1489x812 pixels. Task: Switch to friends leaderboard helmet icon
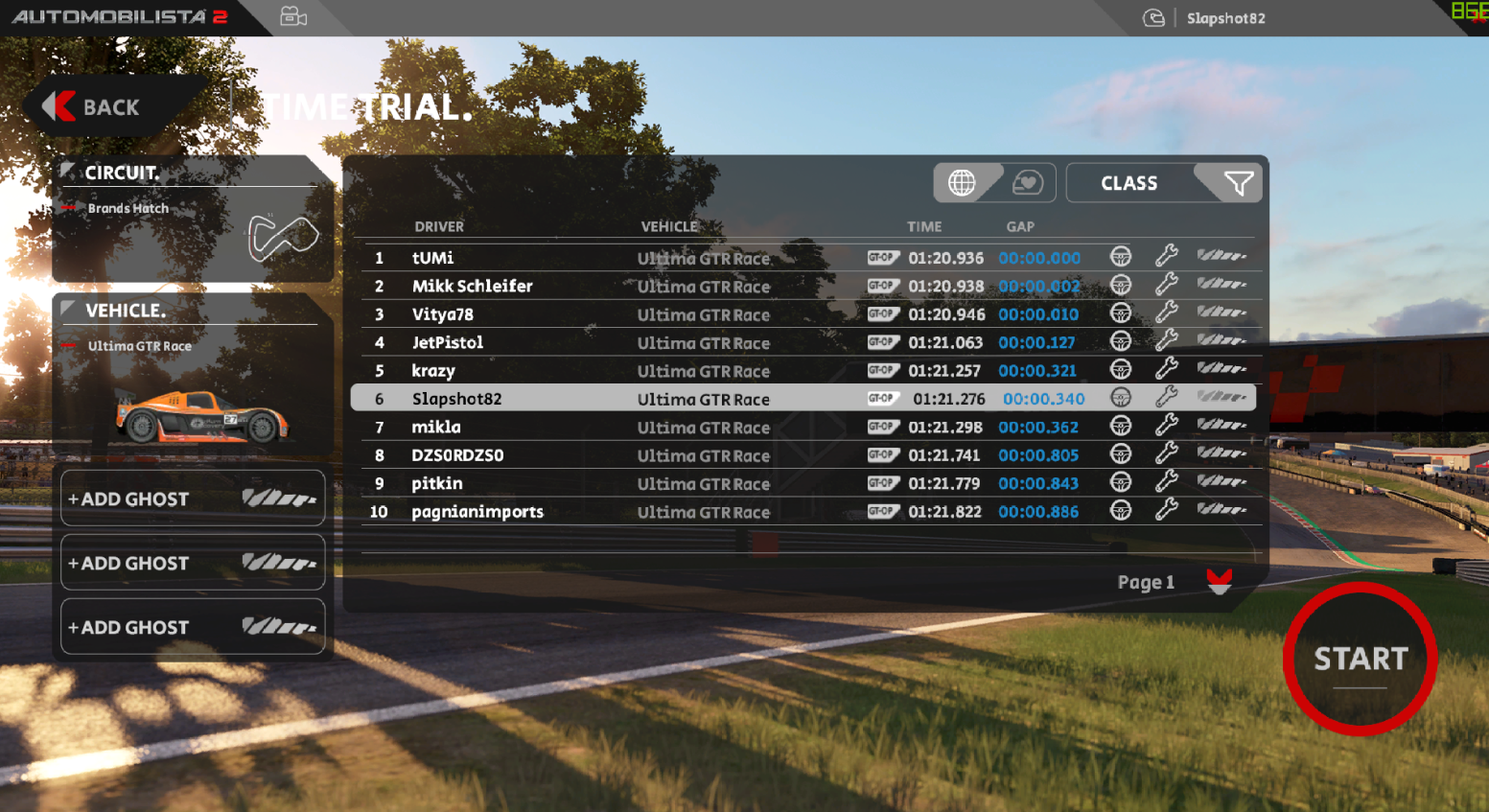(x=1027, y=182)
